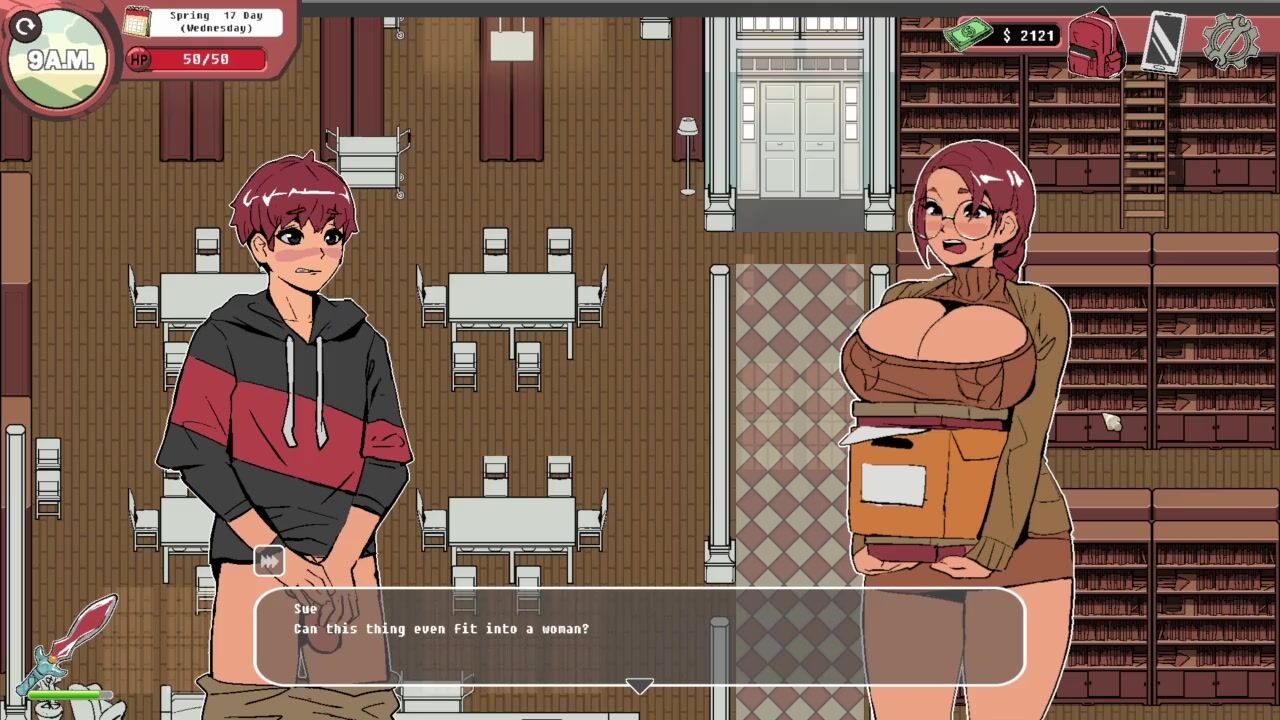Screen dimensions: 1280x720
Task: Click the calendar date icon
Action: coord(137,21)
